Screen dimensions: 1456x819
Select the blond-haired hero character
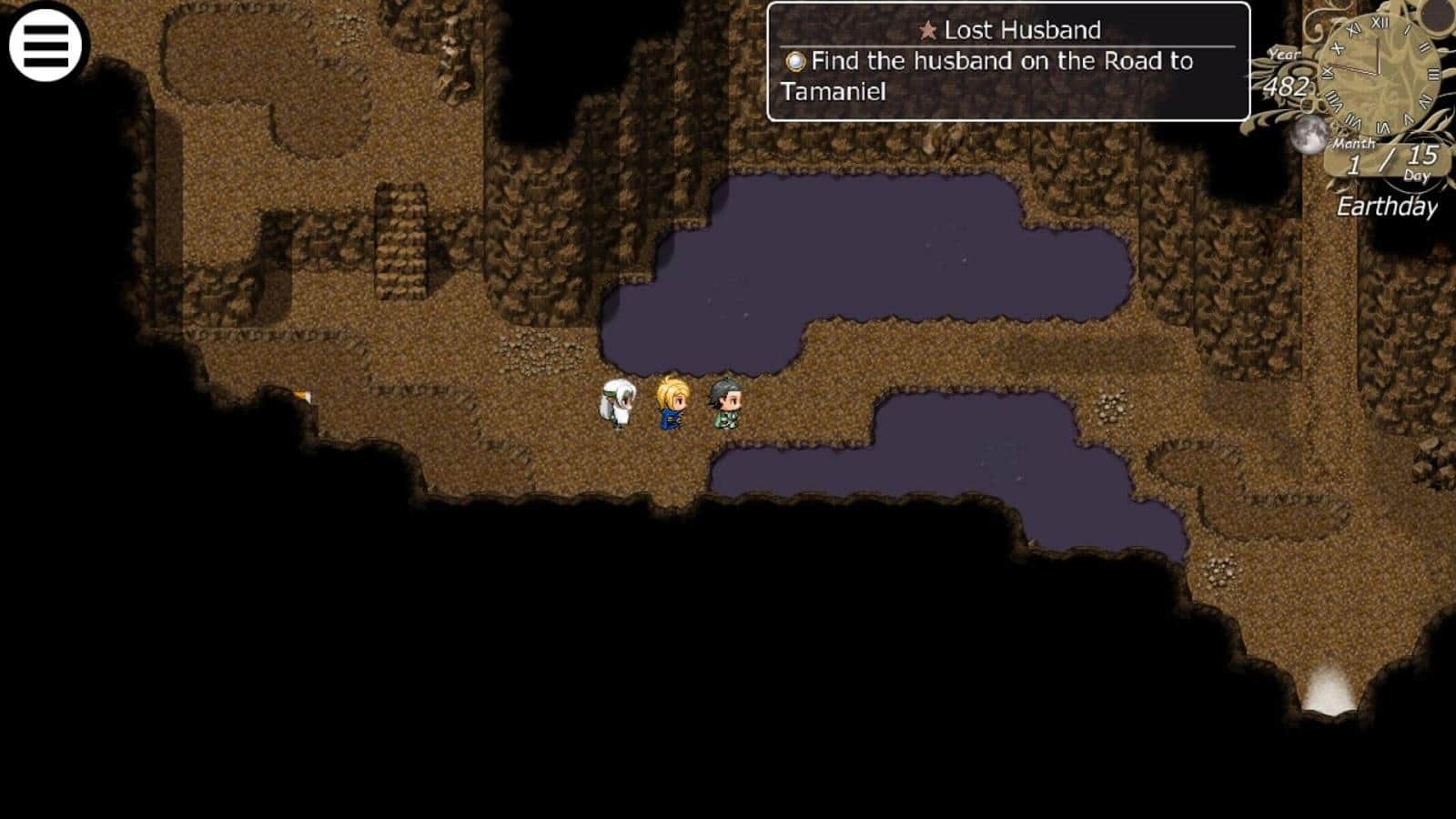tap(670, 405)
